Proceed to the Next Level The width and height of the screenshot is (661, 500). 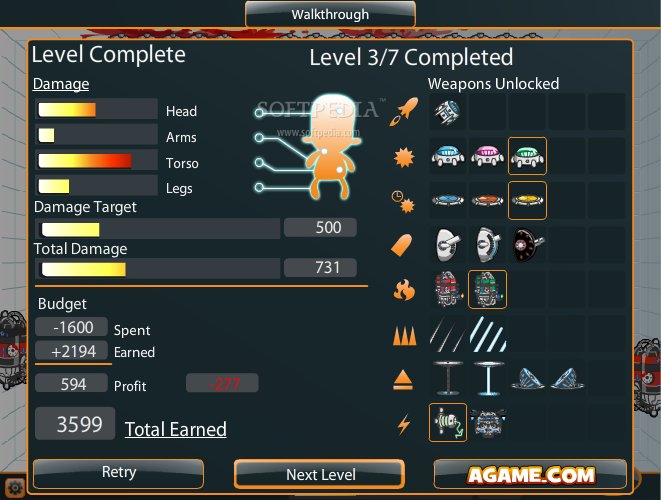click(320, 474)
